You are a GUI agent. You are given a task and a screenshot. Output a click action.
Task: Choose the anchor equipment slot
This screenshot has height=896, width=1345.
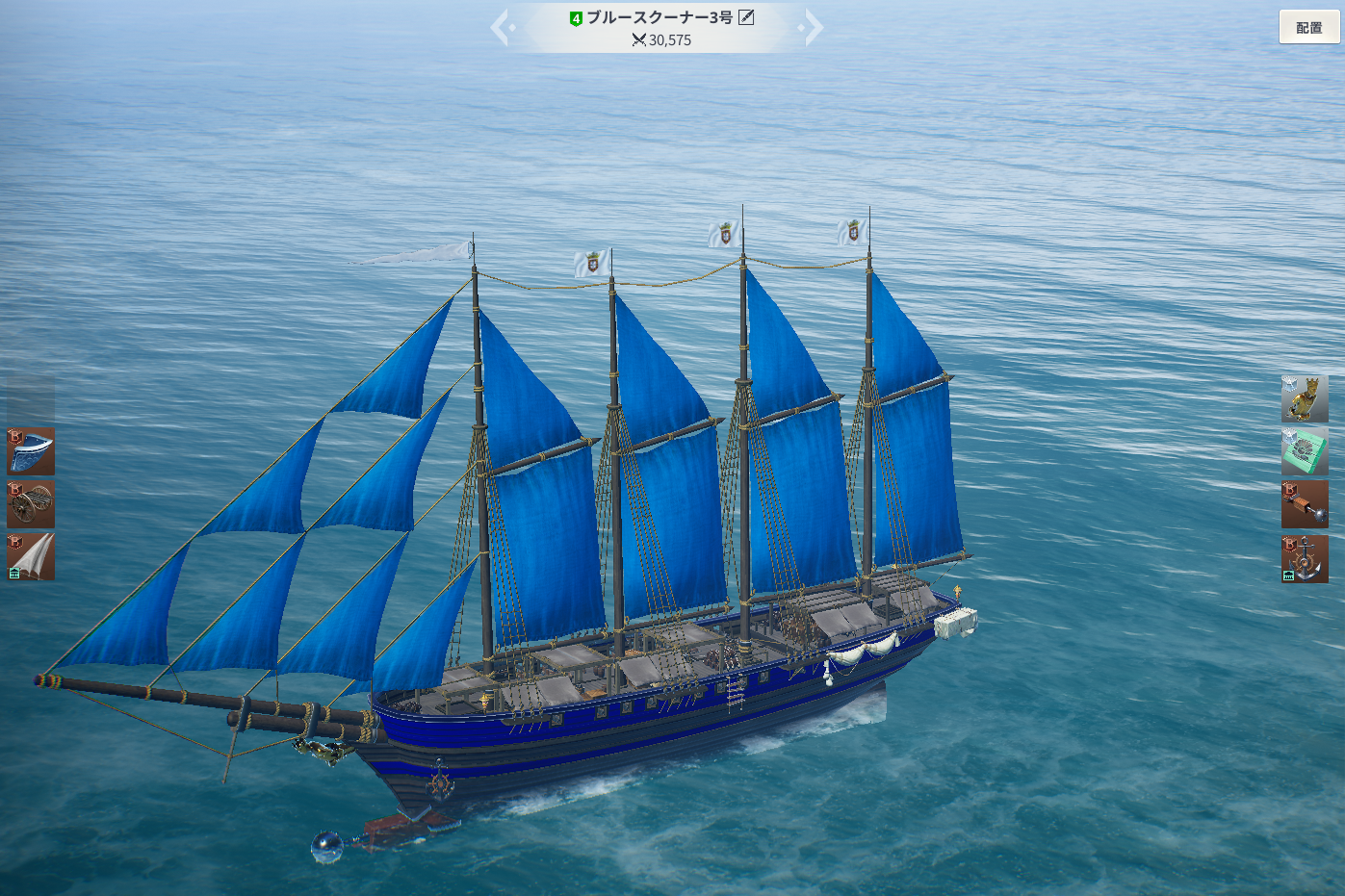point(1305,558)
